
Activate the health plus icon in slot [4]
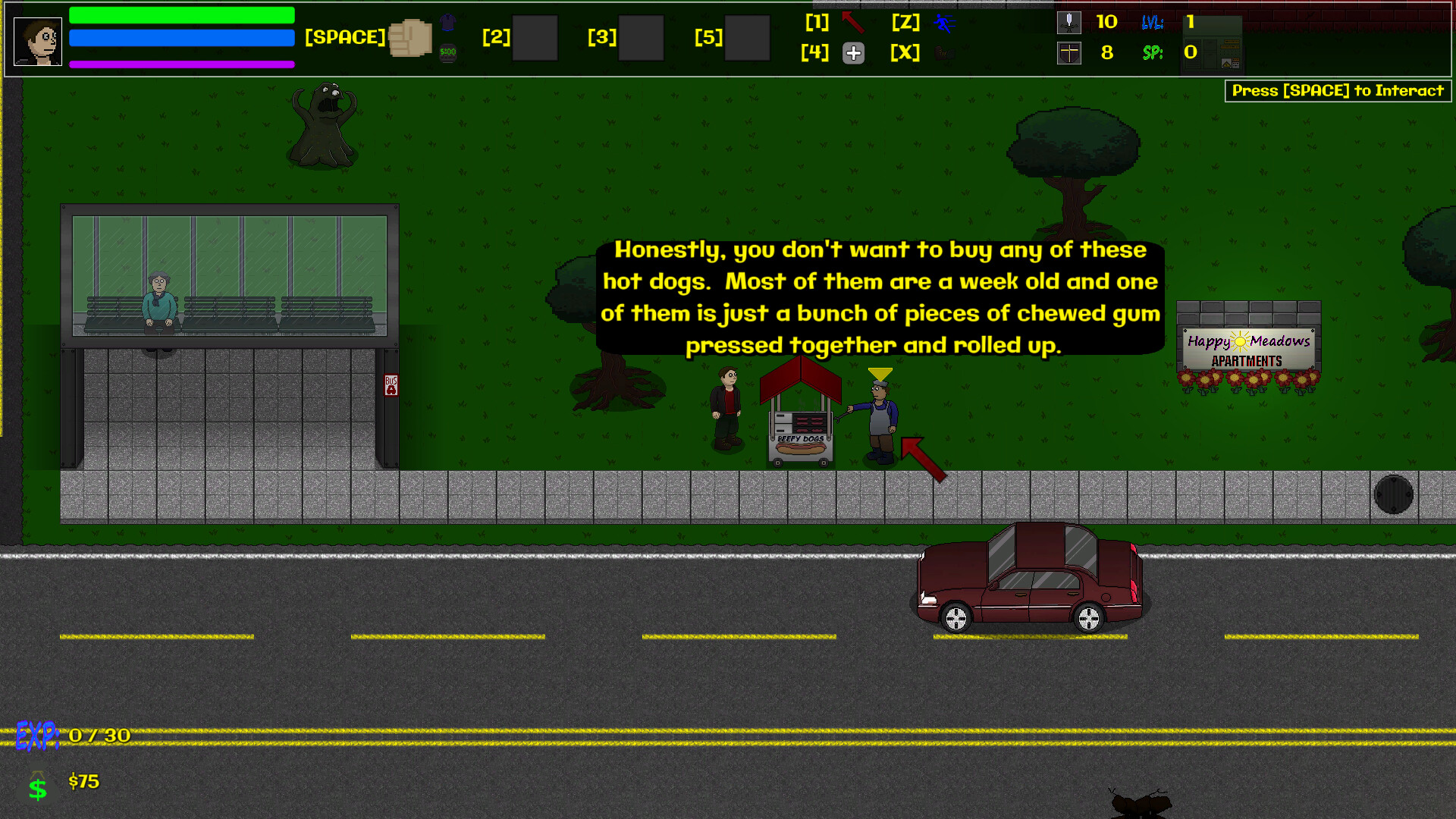click(x=853, y=53)
